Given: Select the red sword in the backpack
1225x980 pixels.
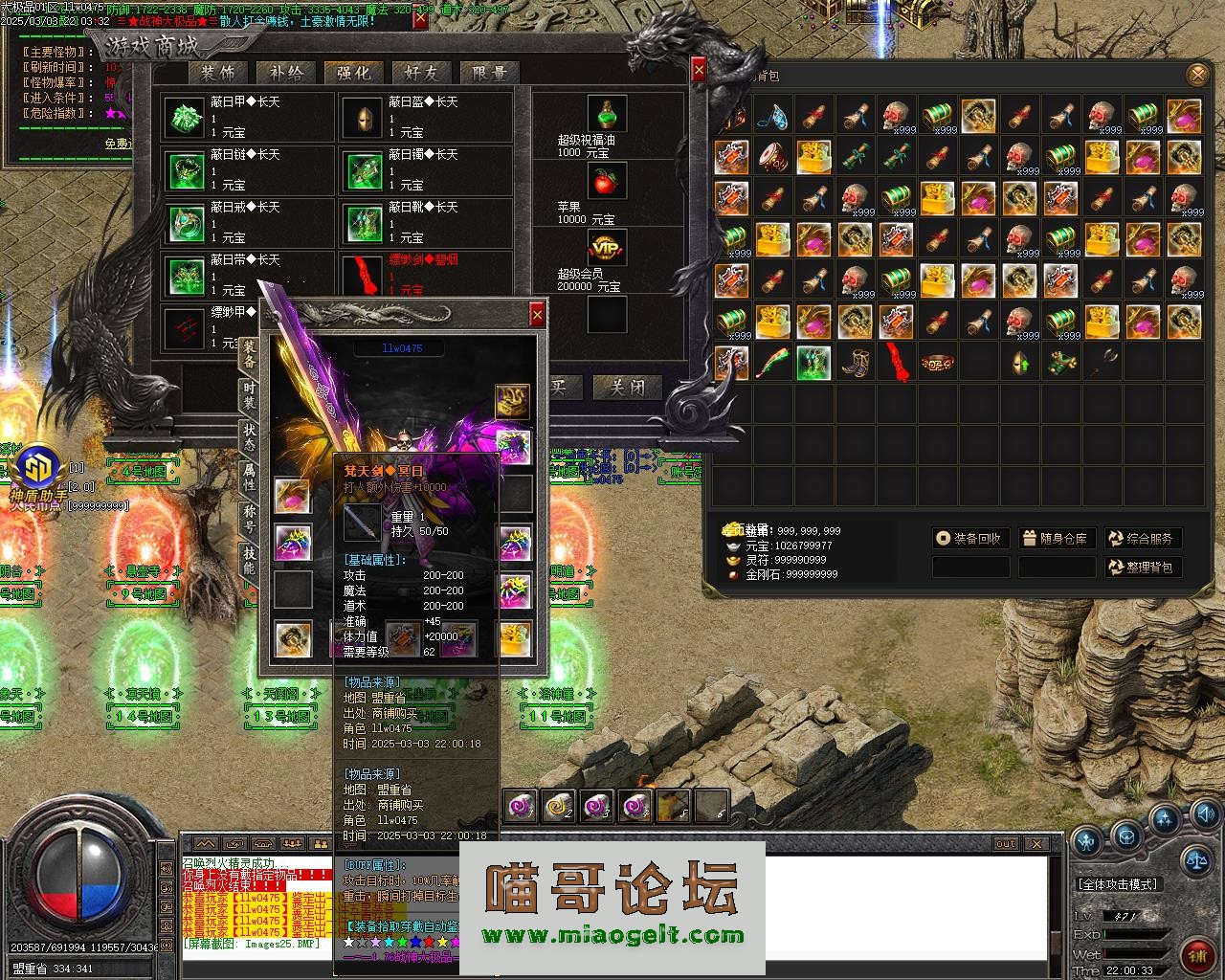Looking at the screenshot, I should (896, 363).
